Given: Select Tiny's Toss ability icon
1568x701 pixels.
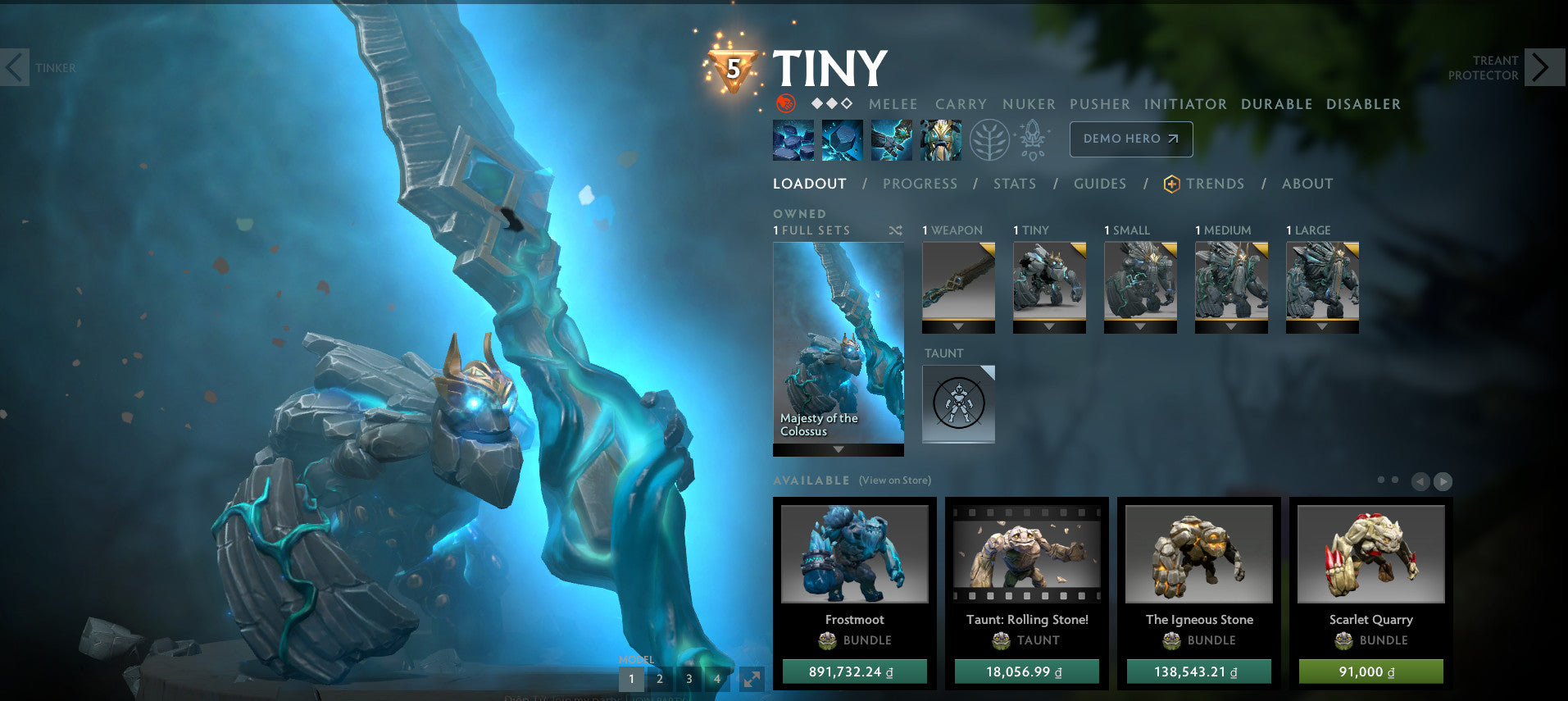Looking at the screenshot, I should [841, 139].
